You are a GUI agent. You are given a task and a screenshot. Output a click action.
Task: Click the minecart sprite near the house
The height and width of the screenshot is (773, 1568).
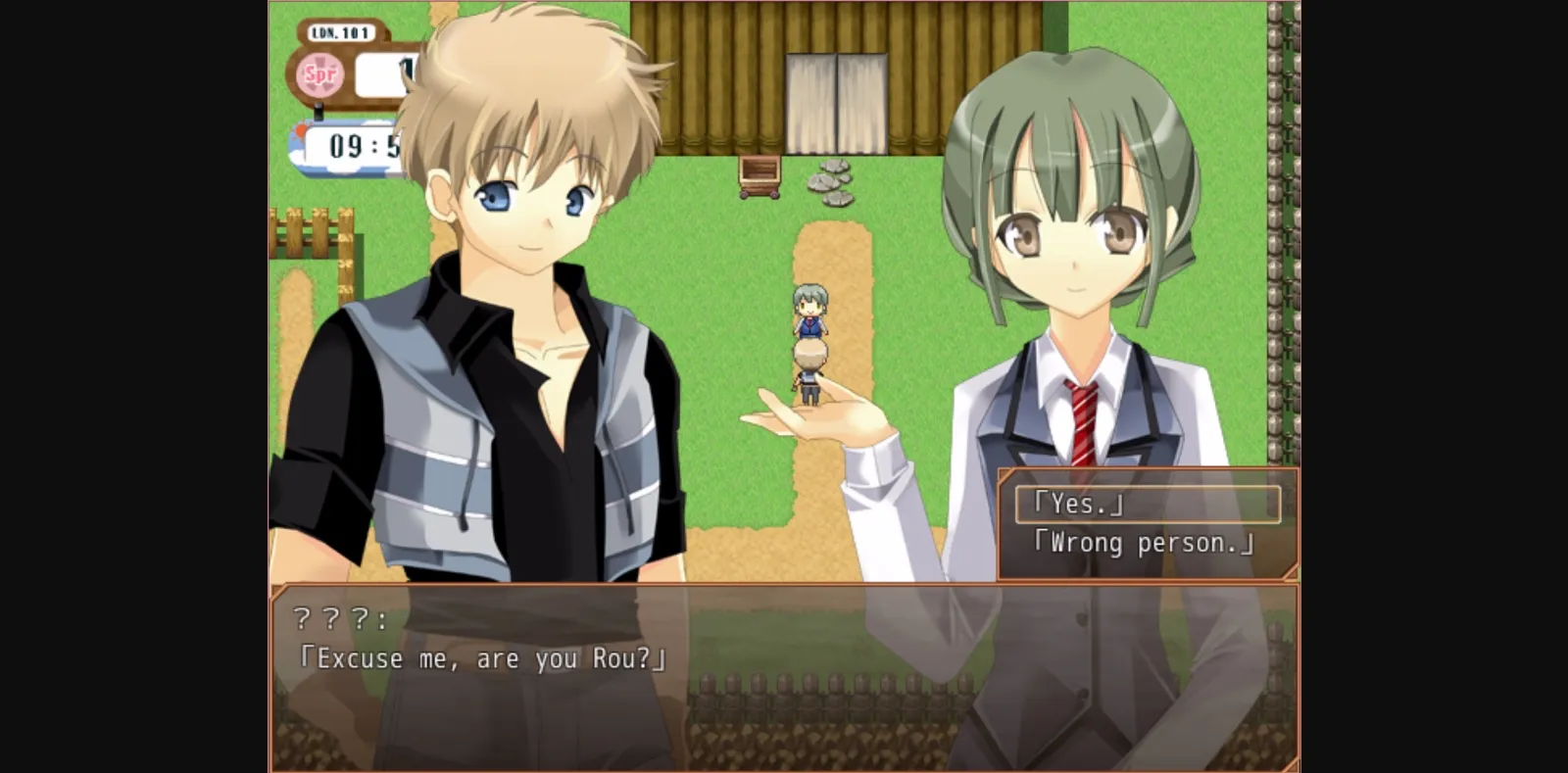(762, 177)
